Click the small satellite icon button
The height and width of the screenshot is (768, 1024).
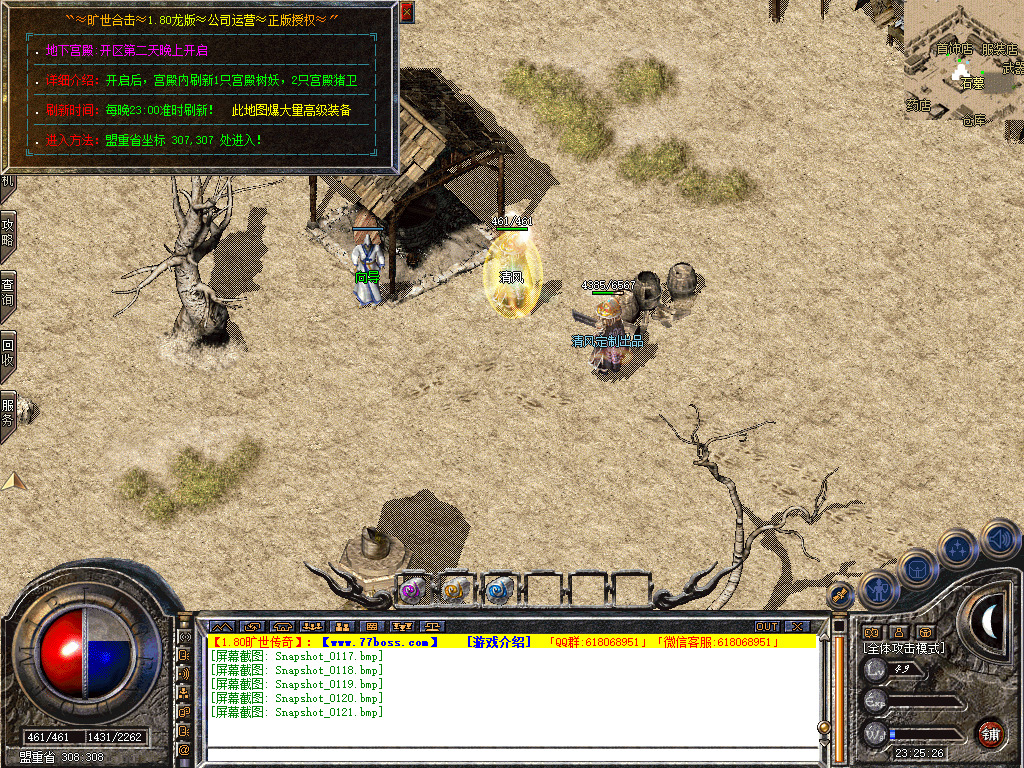point(840,593)
